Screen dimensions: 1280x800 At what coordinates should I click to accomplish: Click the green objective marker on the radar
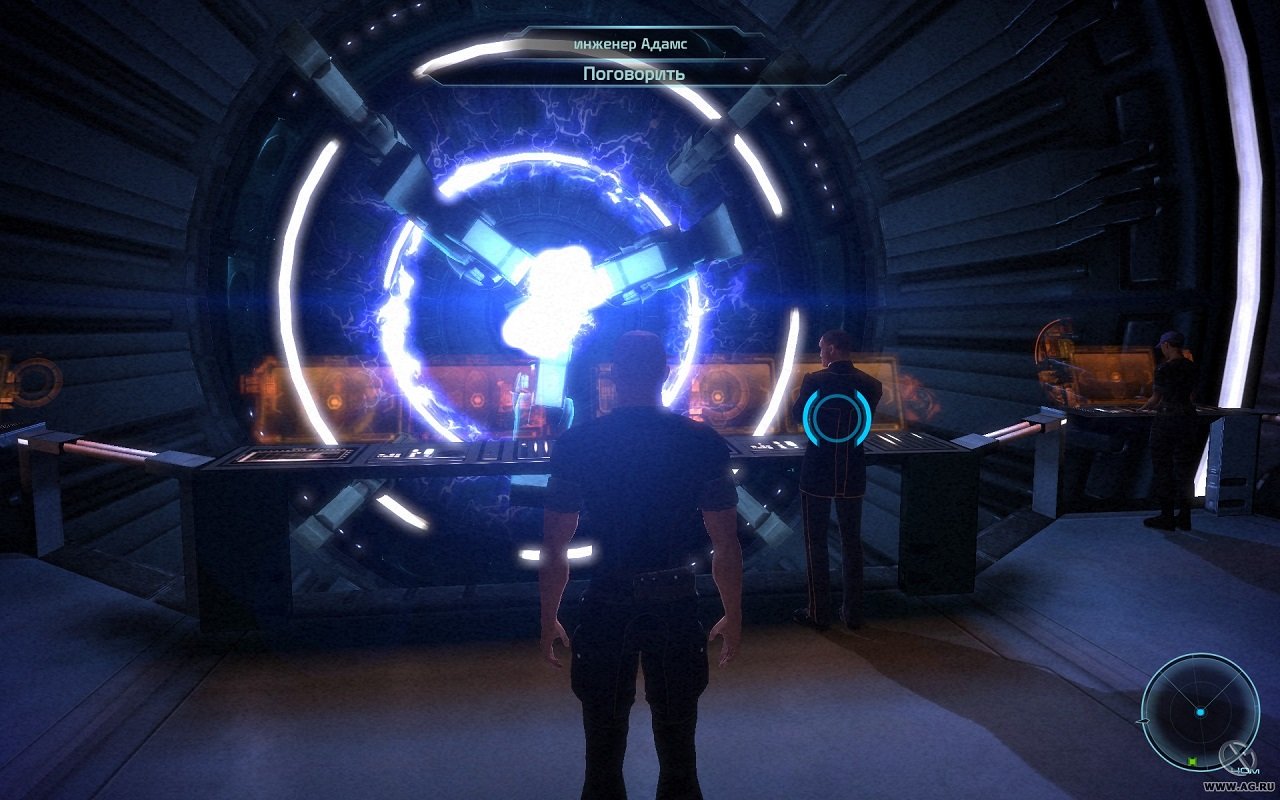1192,761
